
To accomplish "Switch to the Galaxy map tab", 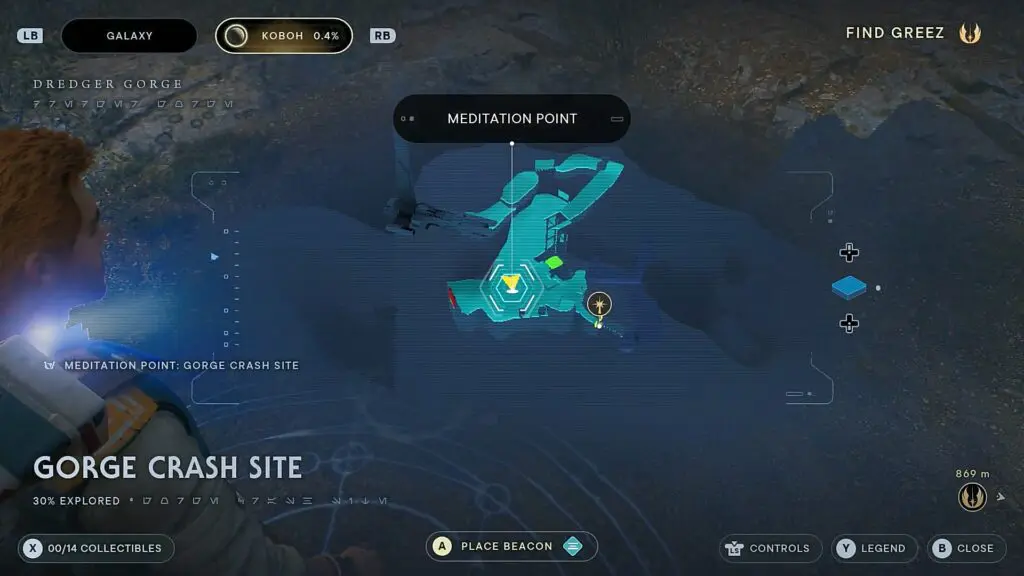I will pyautogui.click(x=129, y=36).
